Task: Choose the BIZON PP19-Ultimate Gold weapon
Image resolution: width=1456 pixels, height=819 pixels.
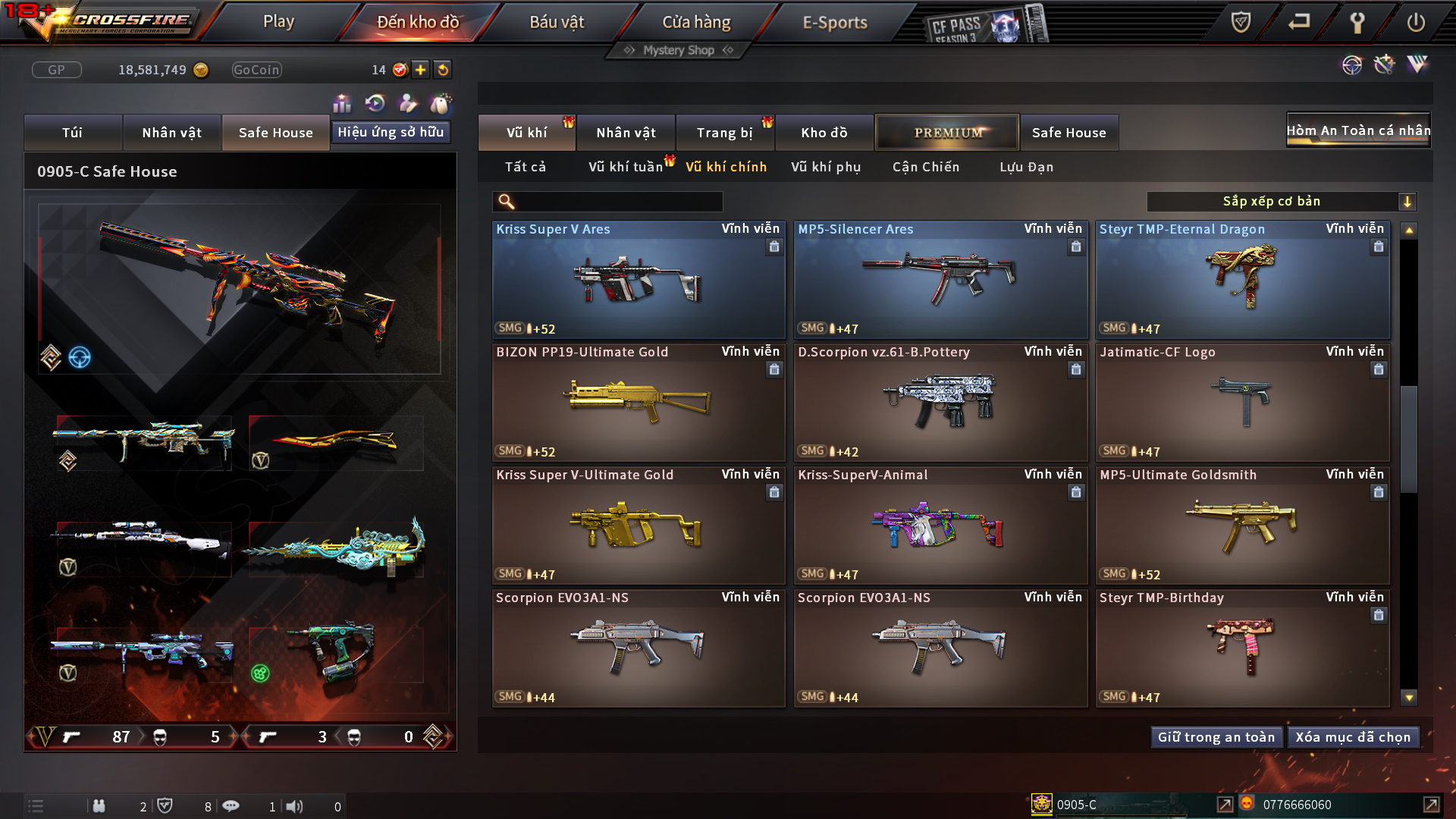Action: pos(638,403)
